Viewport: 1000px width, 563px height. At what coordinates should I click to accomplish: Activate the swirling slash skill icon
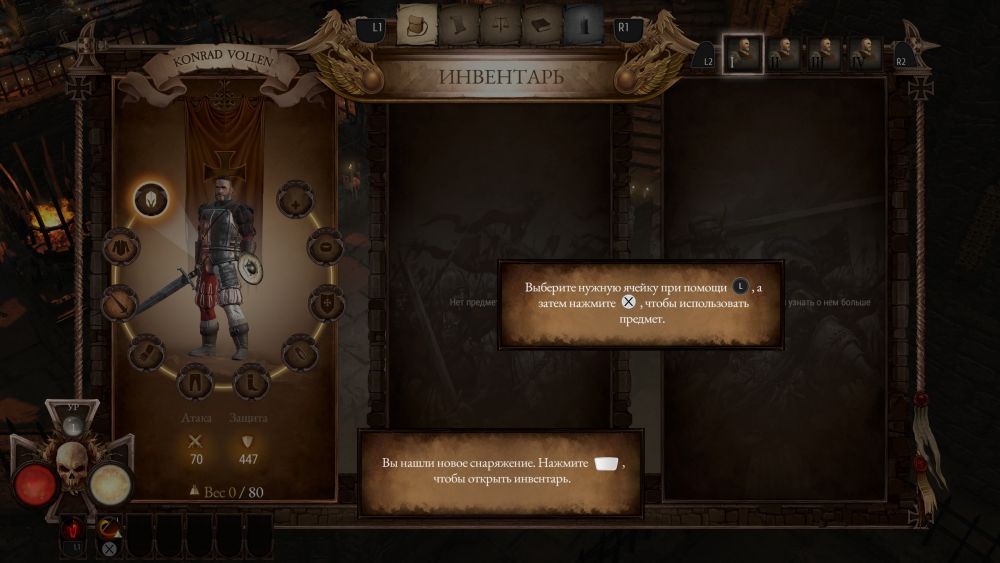(x=109, y=526)
